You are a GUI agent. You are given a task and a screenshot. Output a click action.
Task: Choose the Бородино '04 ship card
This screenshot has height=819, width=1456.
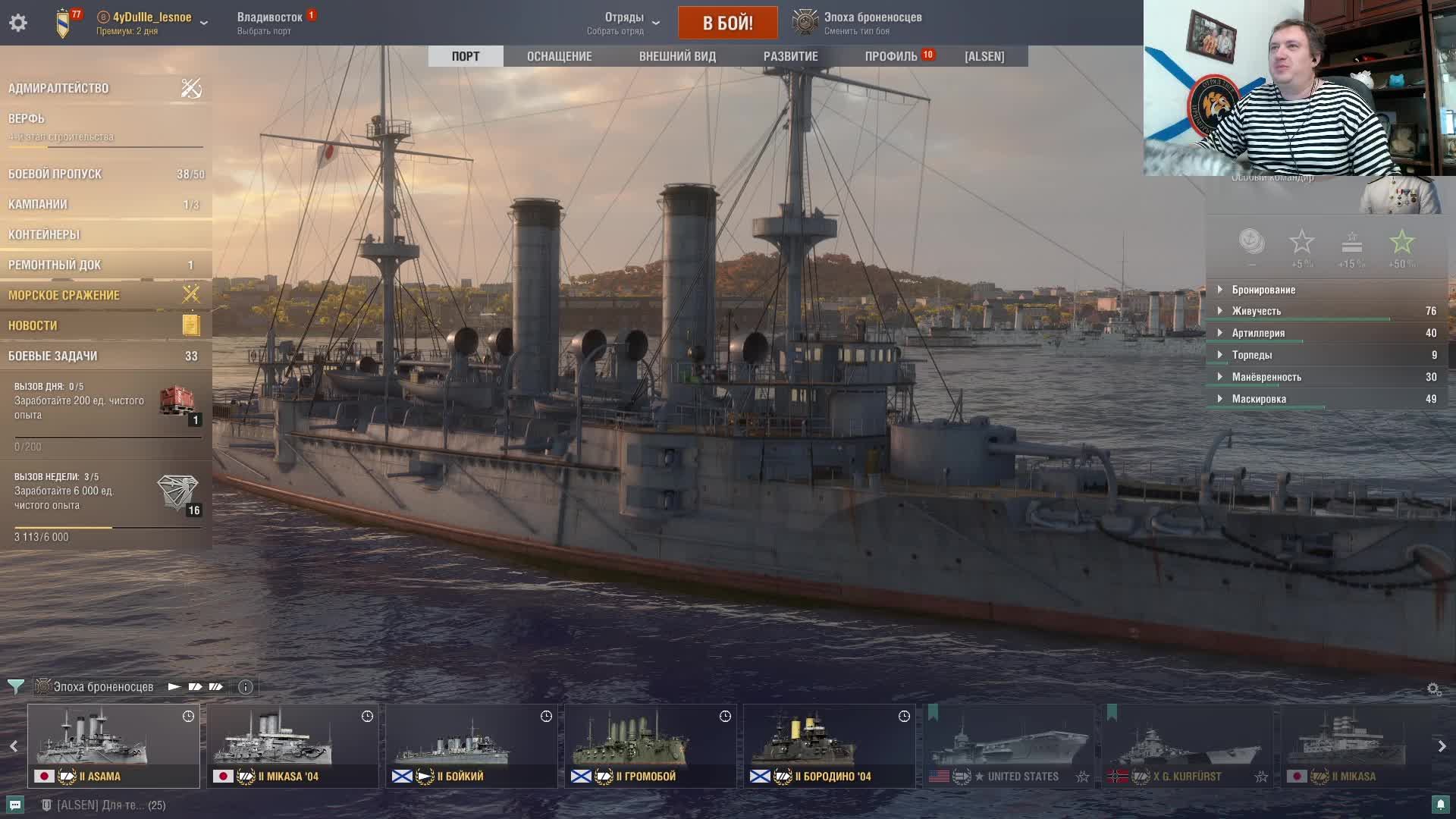pos(829,745)
